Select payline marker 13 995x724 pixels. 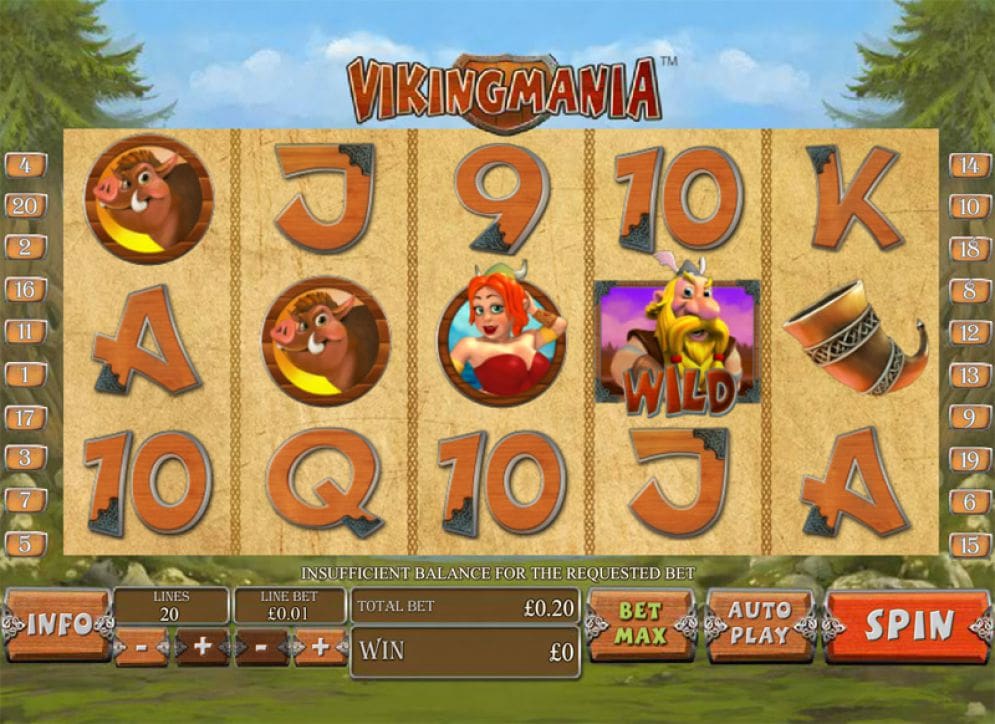[969, 375]
